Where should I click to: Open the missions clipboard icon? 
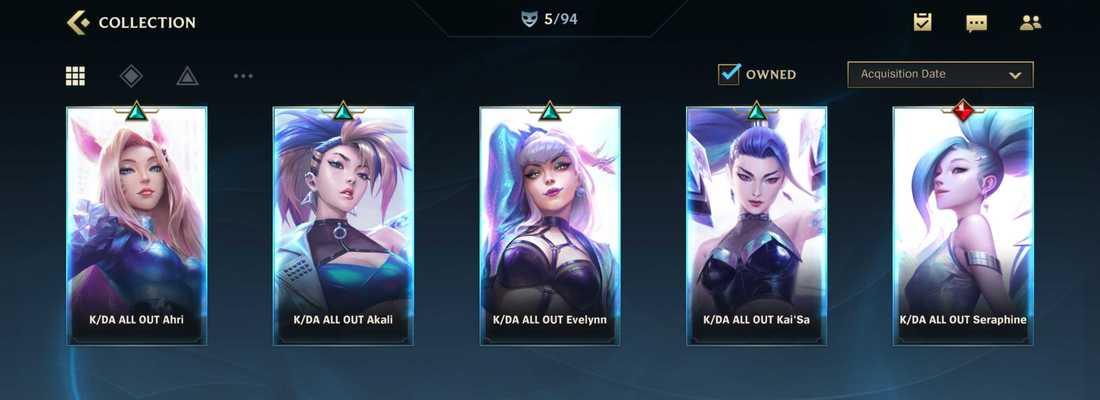point(923,22)
